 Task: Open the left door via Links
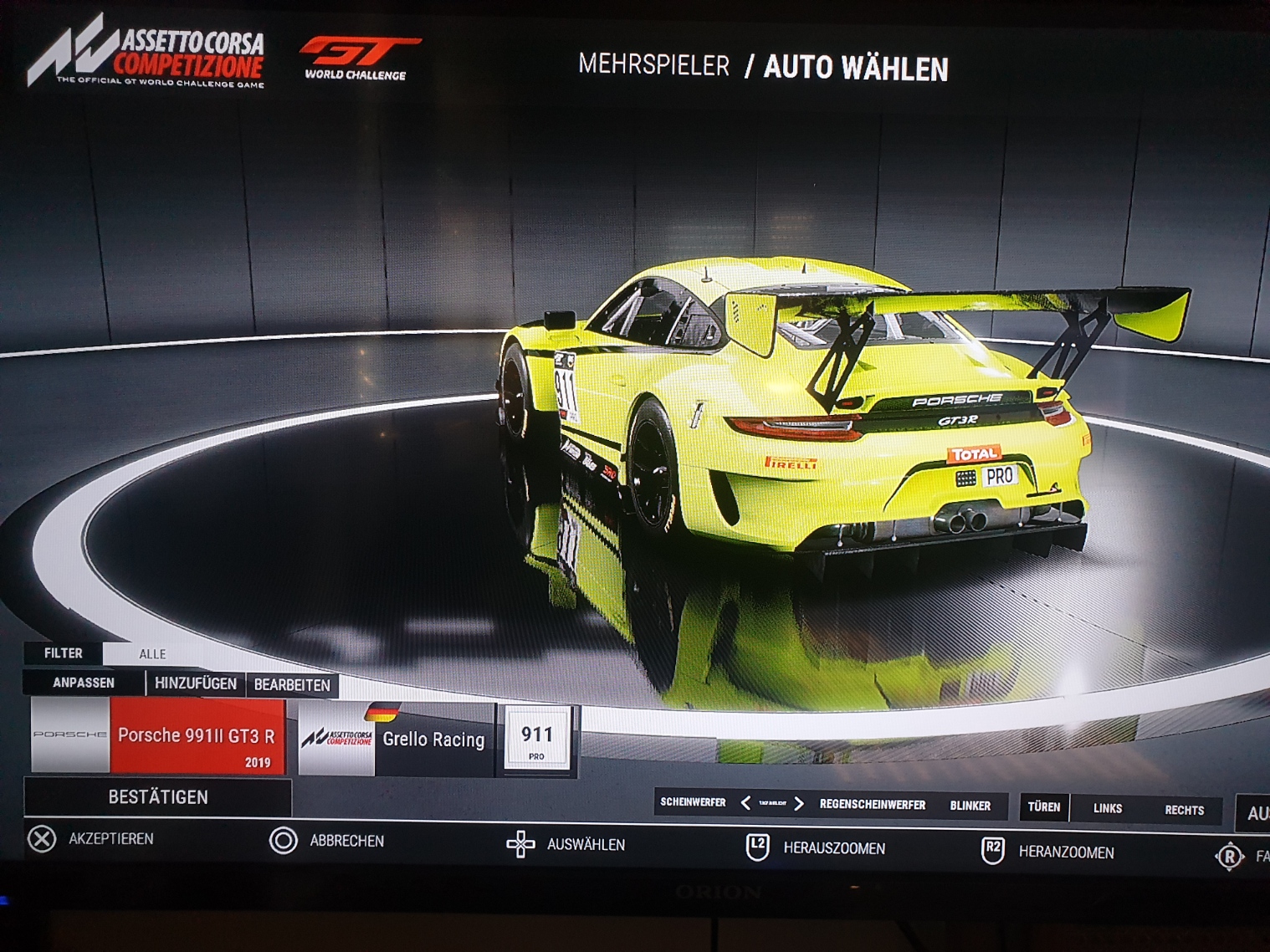[x=1108, y=808]
